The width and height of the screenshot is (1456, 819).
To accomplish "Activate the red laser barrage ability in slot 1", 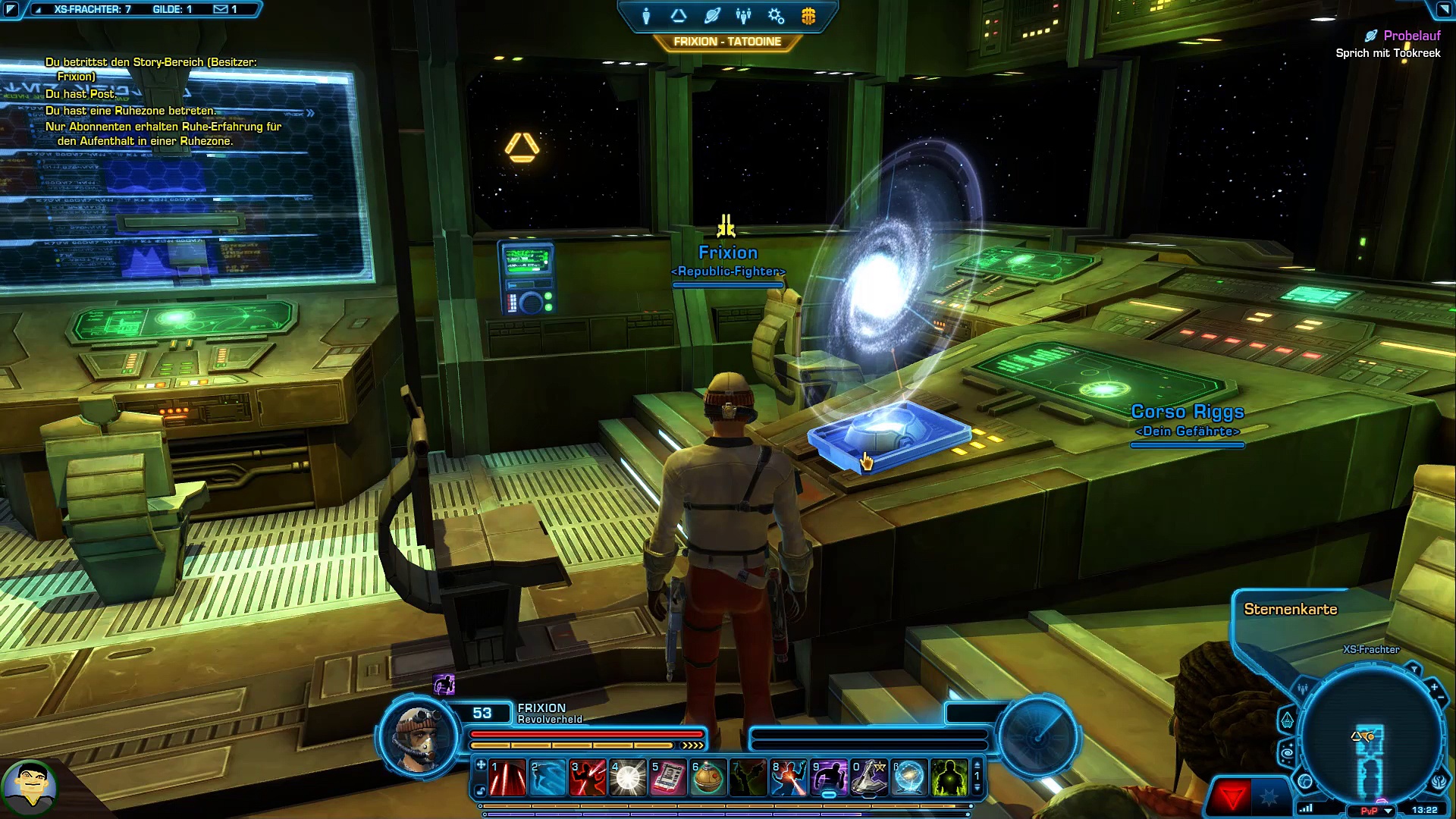I will (x=508, y=778).
